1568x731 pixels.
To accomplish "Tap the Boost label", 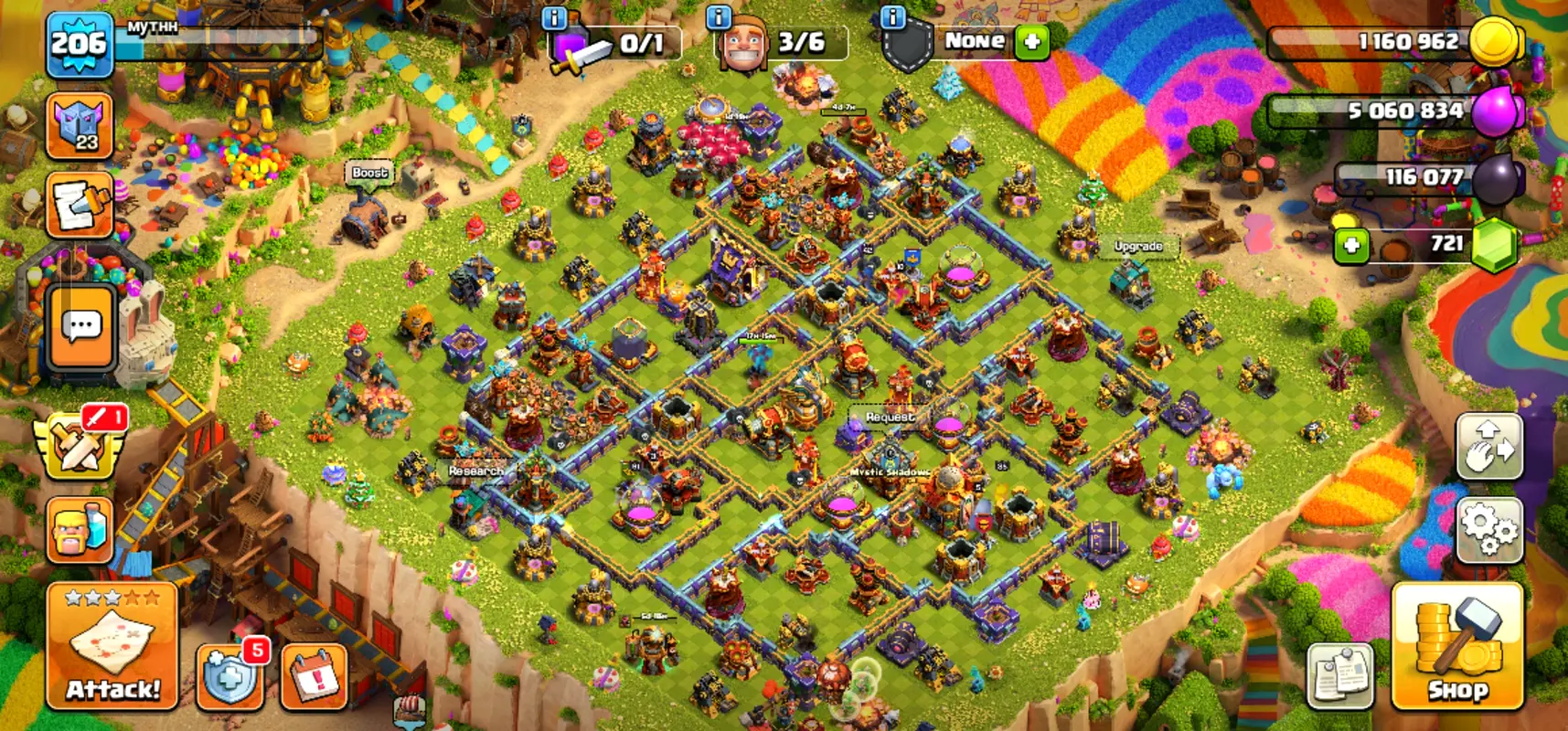I will click(x=369, y=173).
